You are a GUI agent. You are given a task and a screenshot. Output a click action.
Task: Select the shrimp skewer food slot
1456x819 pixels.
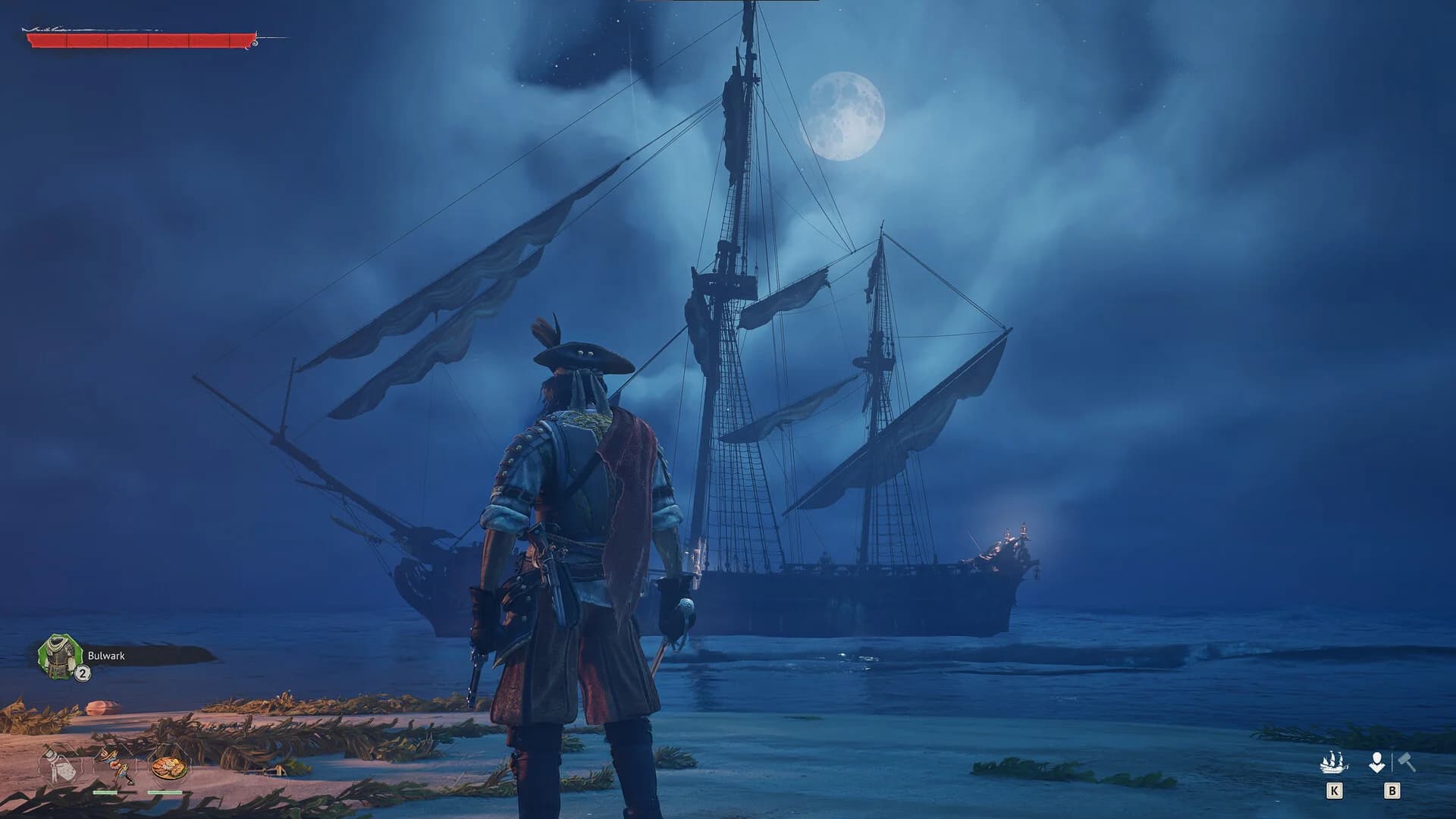pos(114,767)
